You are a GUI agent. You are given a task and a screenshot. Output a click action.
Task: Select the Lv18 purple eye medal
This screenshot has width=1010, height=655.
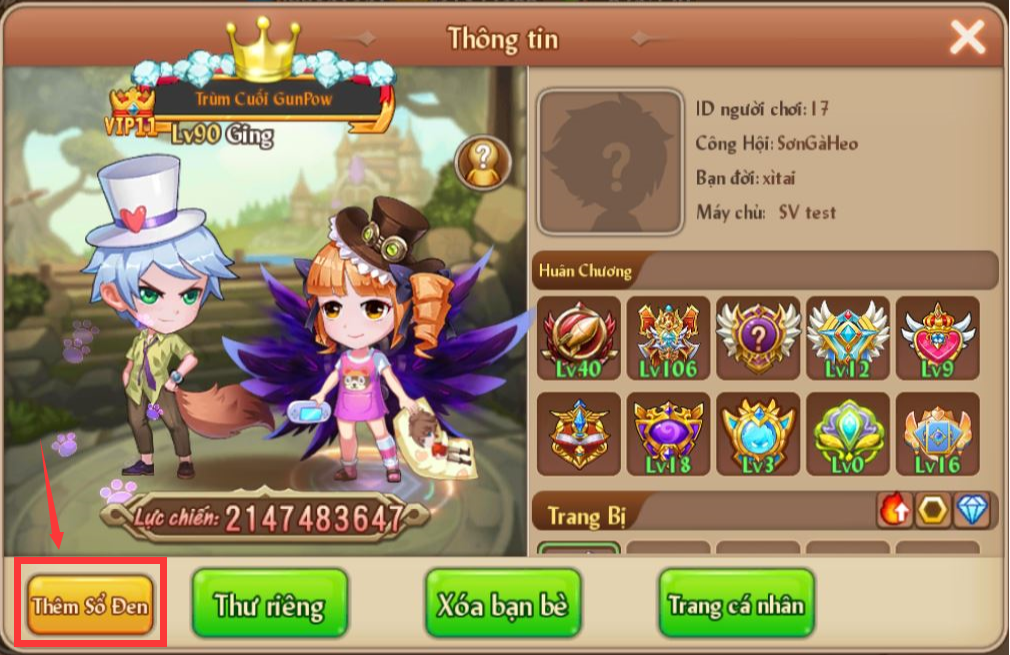click(668, 433)
